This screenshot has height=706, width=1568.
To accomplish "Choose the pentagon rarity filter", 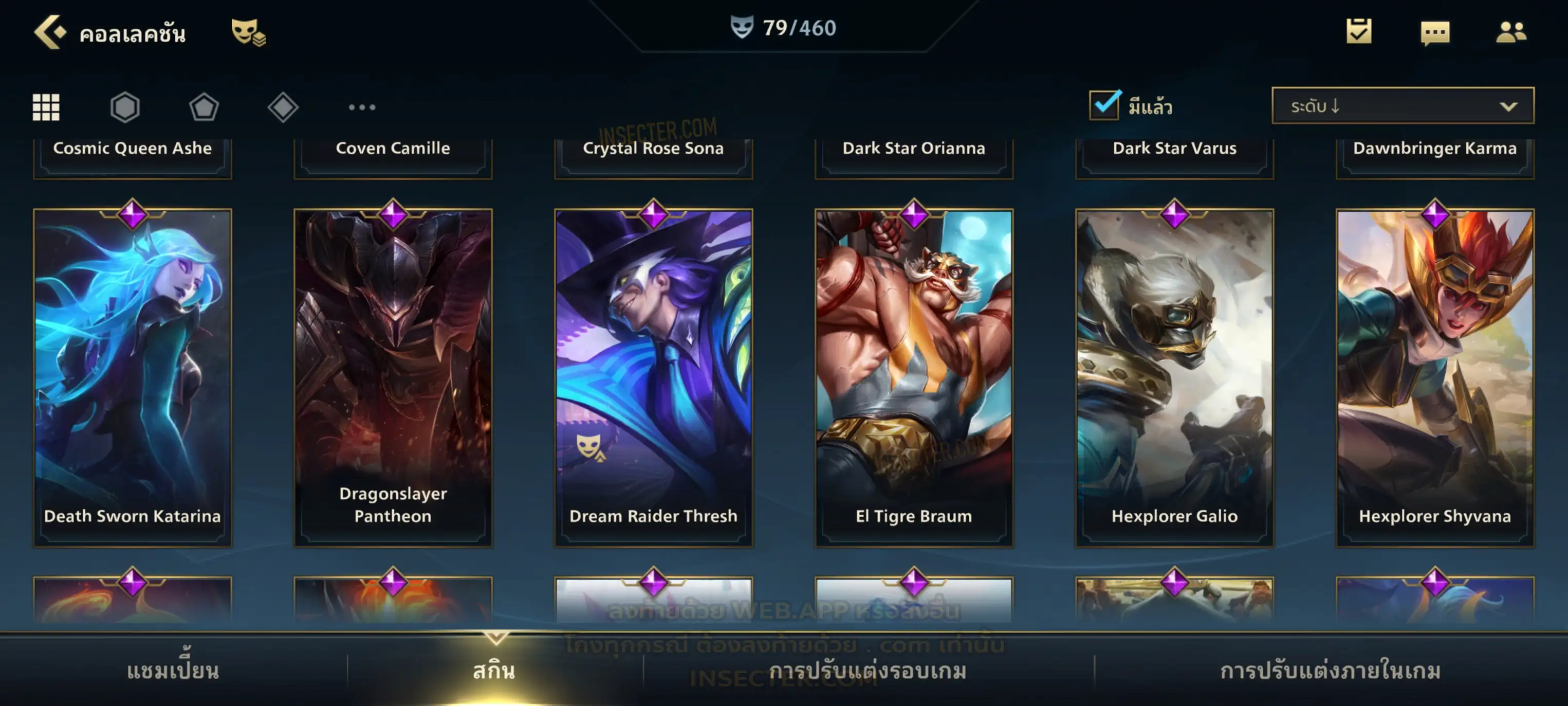I will coord(204,107).
